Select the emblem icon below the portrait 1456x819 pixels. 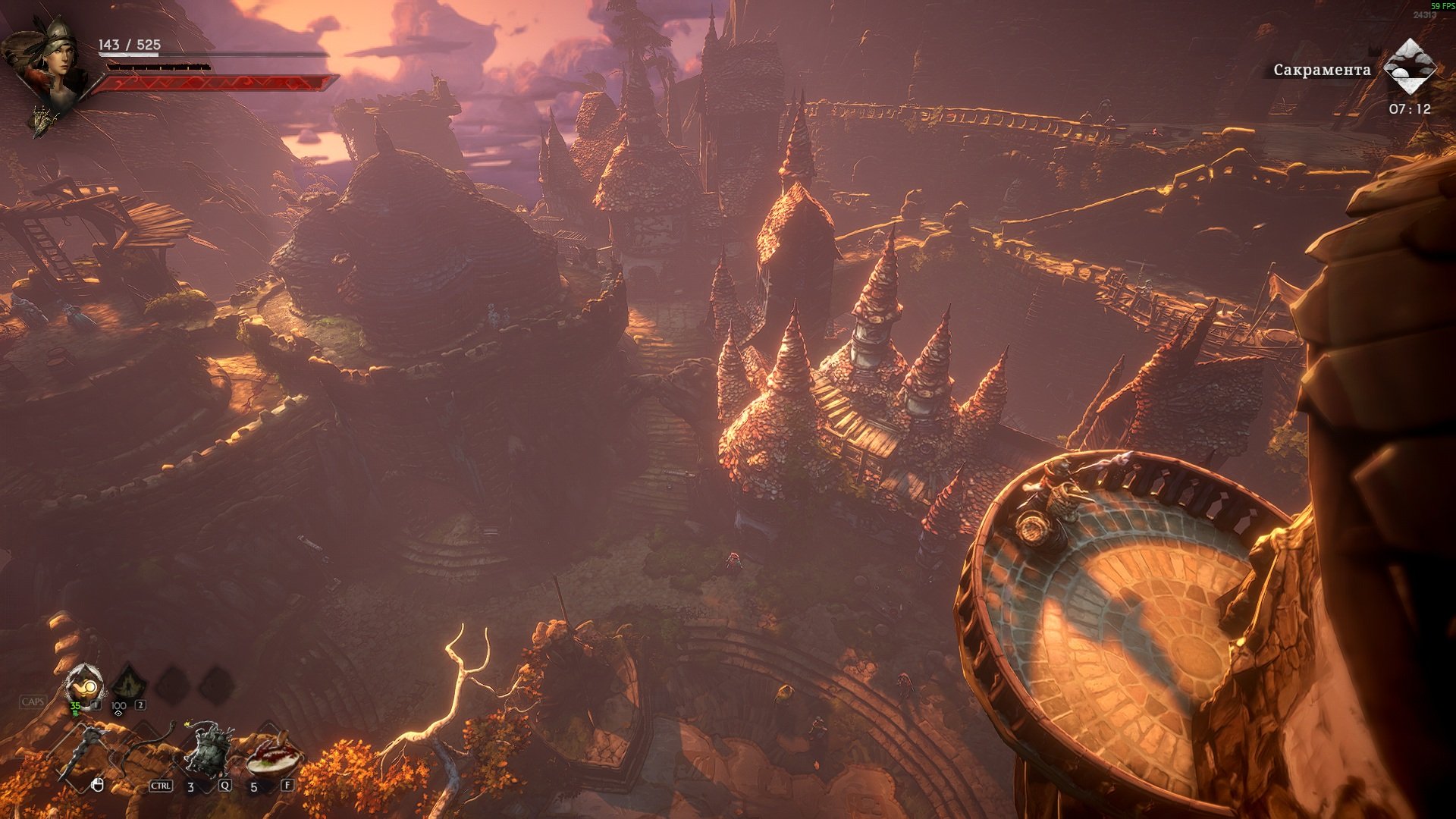tap(42, 120)
